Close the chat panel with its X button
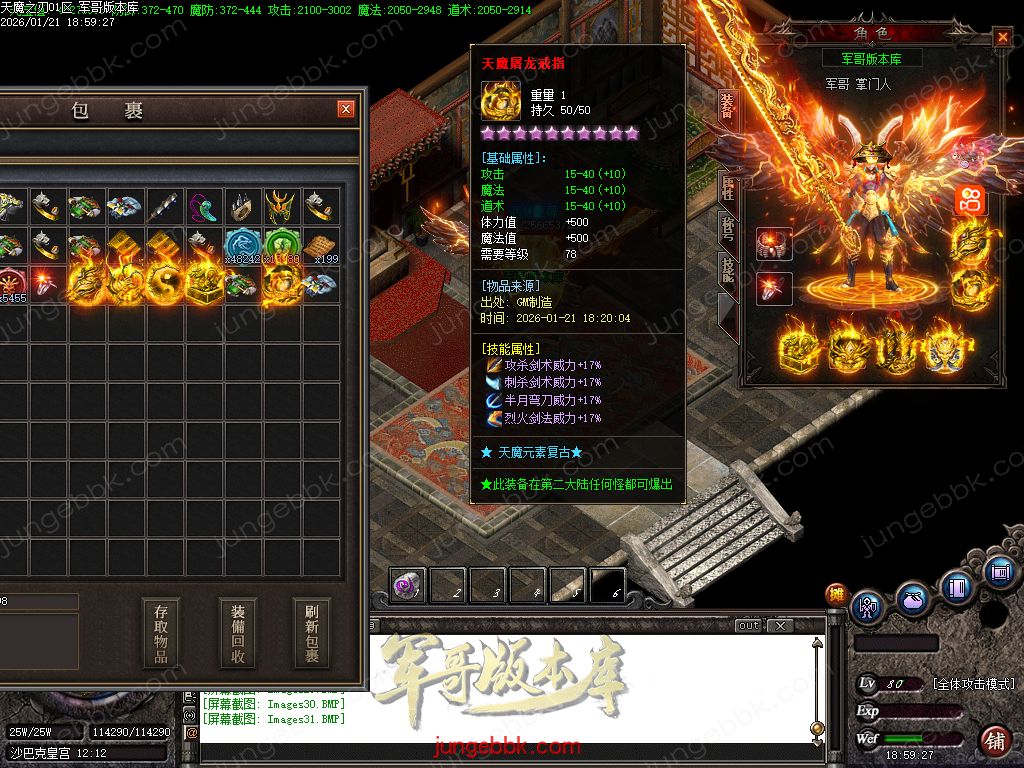The image size is (1024, 768). pyautogui.click(x=780, y=626)
